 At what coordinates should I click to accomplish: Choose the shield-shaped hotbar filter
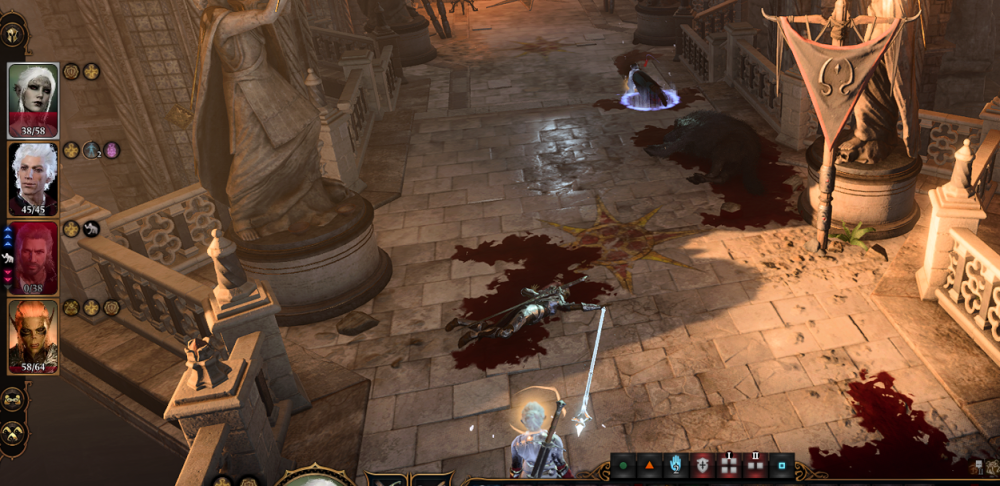pyautogui.click(x=701, y=467)
